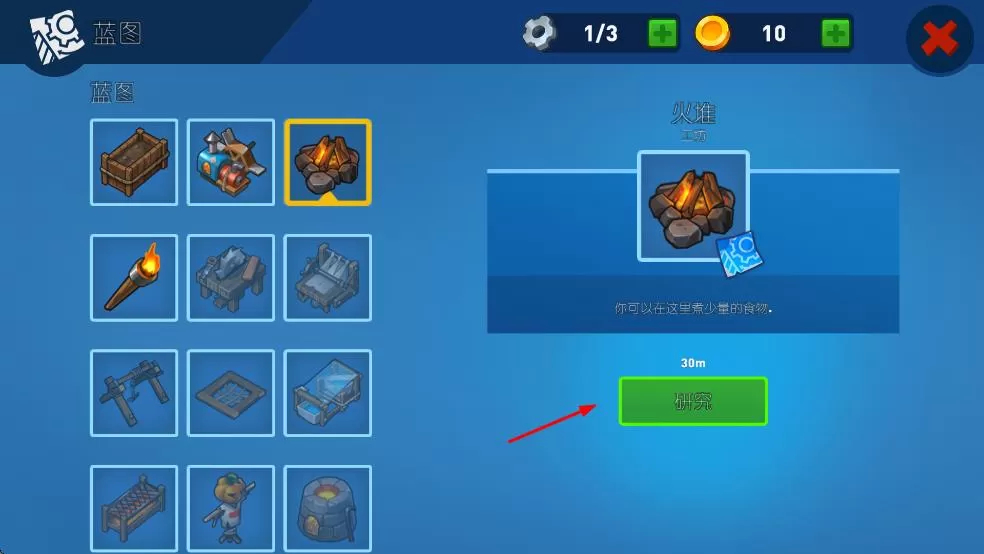
Task: Pick the burning torch blueprint
Action: click(x=134, y=278)
